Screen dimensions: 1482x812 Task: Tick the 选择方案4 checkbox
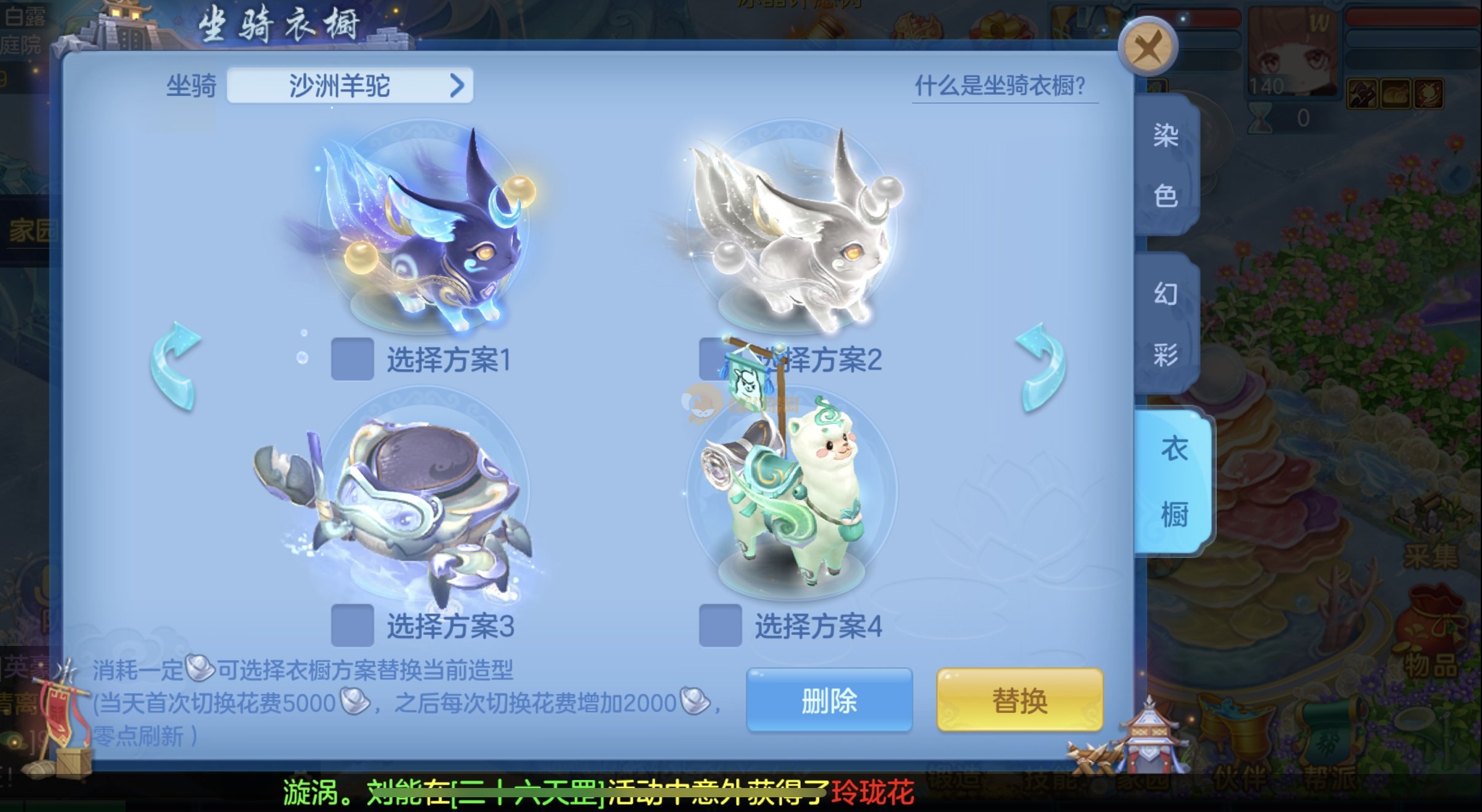[720, 626]
